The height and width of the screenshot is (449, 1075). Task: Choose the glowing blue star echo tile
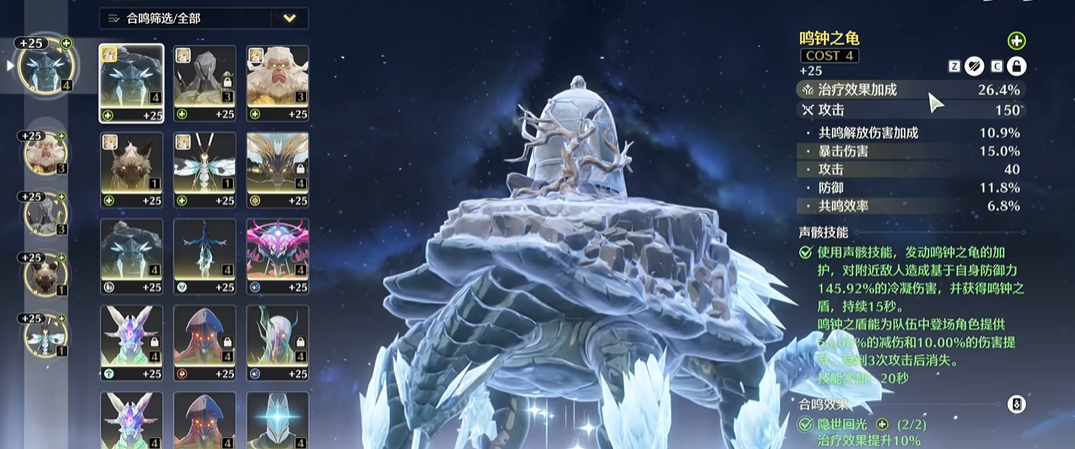(x=277, y=420)
